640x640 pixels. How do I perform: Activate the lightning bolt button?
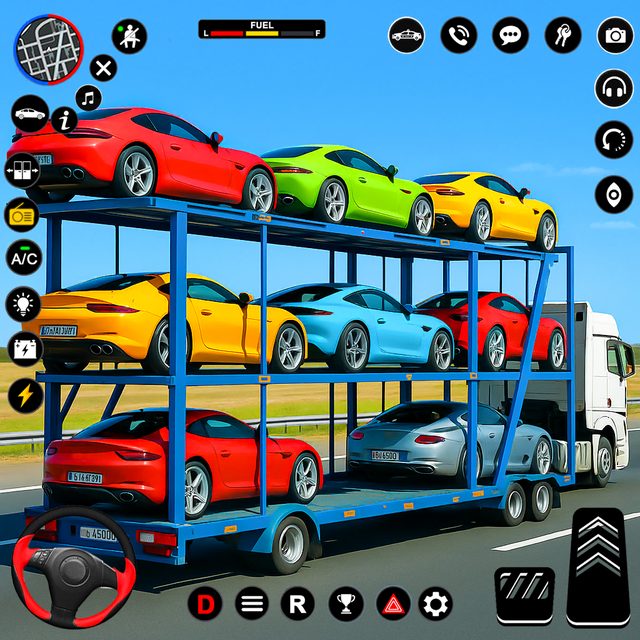click(23, 394)
